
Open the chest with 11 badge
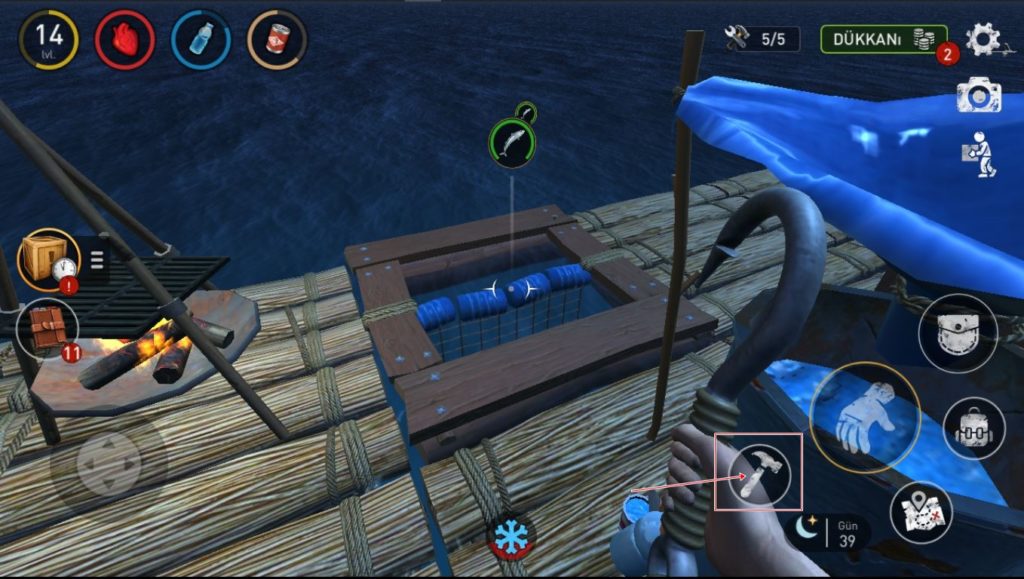(x=46, y=329)
